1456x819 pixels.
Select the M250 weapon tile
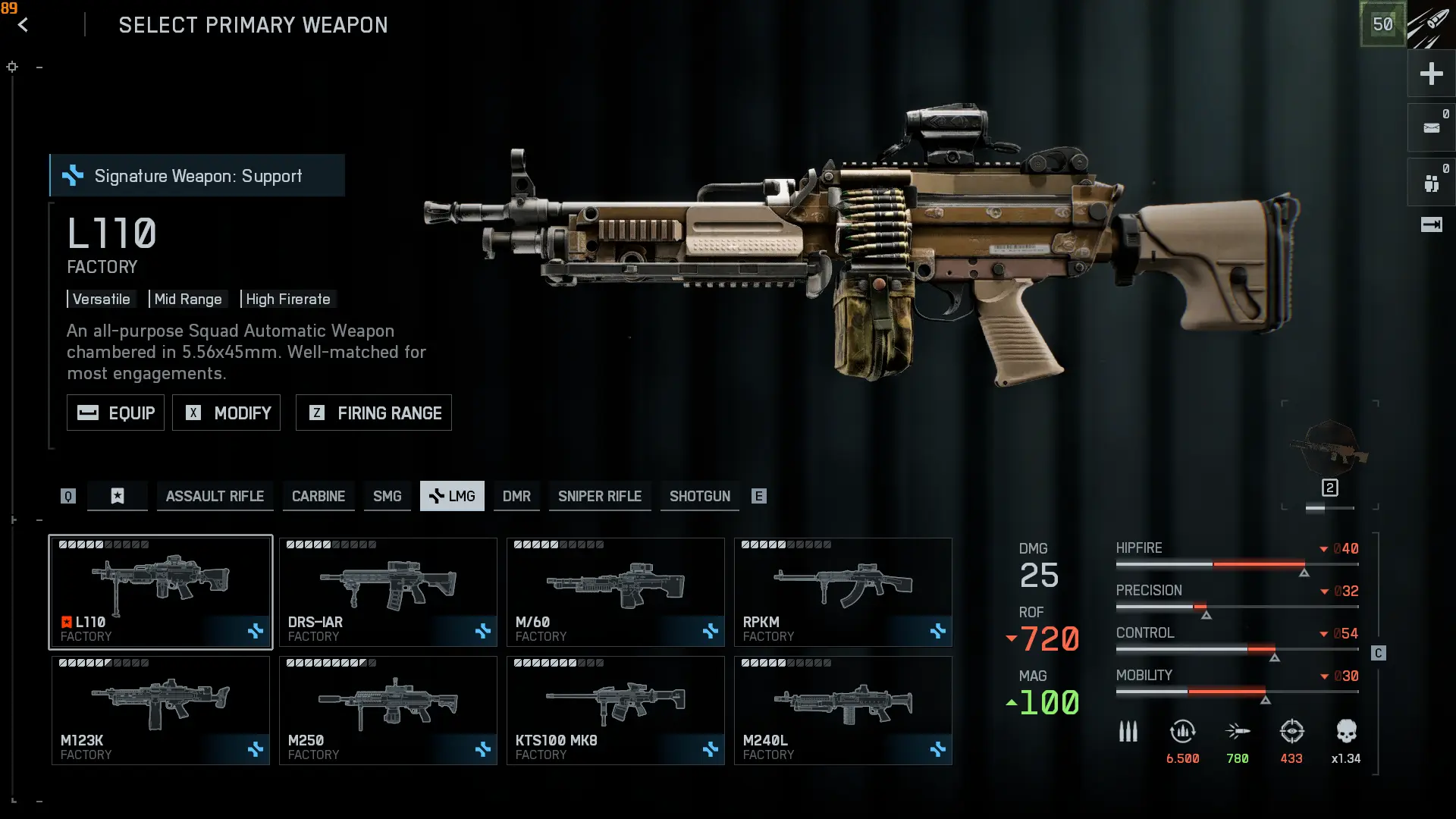pos(388,710)
